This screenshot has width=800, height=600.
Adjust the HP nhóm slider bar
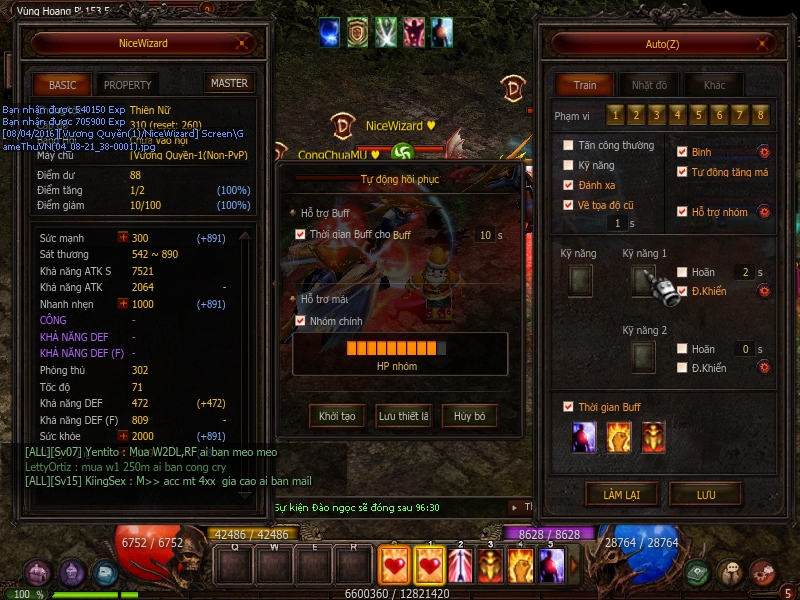(397, 348)
